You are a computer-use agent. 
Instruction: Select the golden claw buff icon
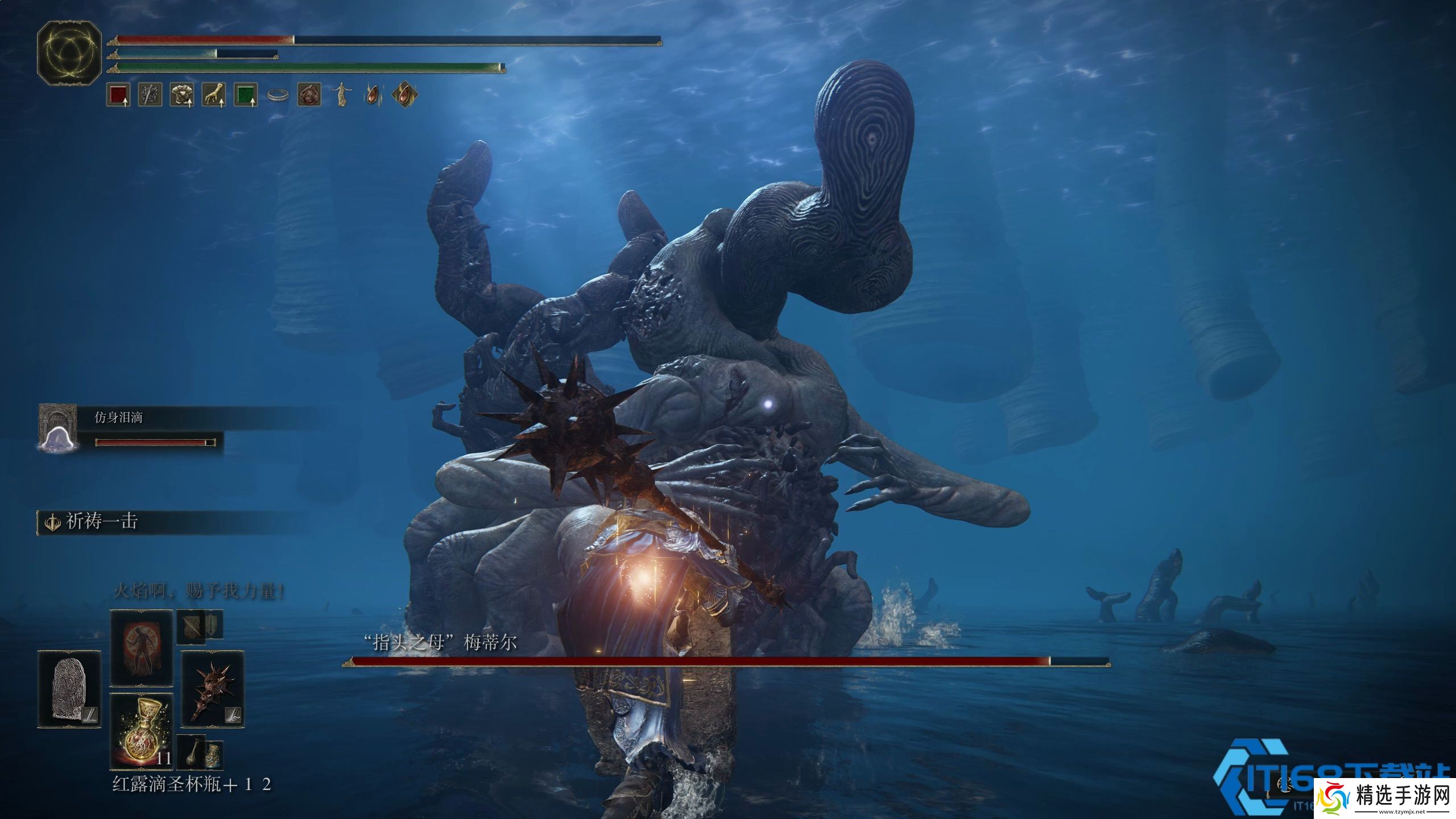coord(214,95)
